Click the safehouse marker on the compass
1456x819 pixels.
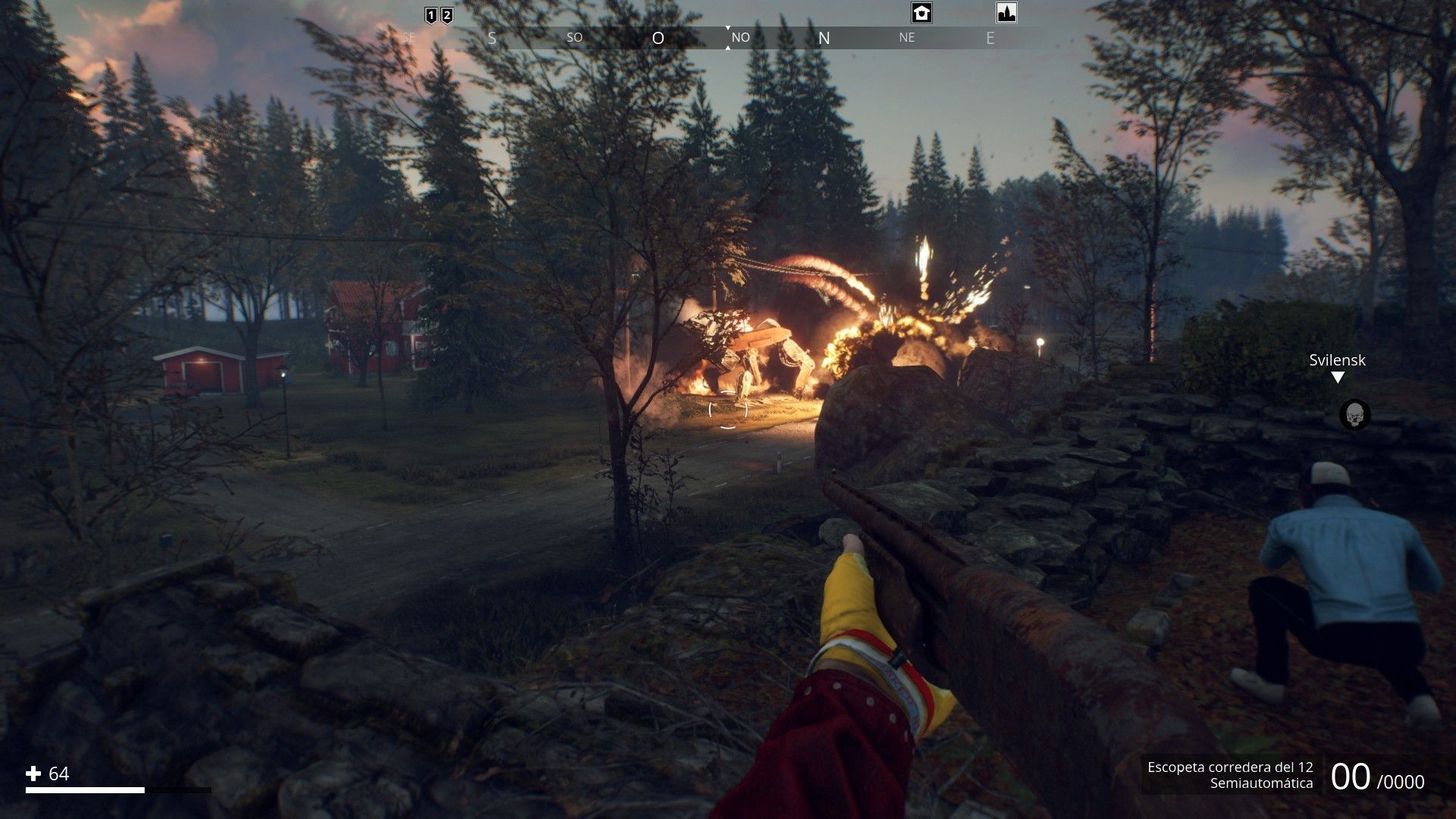tap(921, 13)
